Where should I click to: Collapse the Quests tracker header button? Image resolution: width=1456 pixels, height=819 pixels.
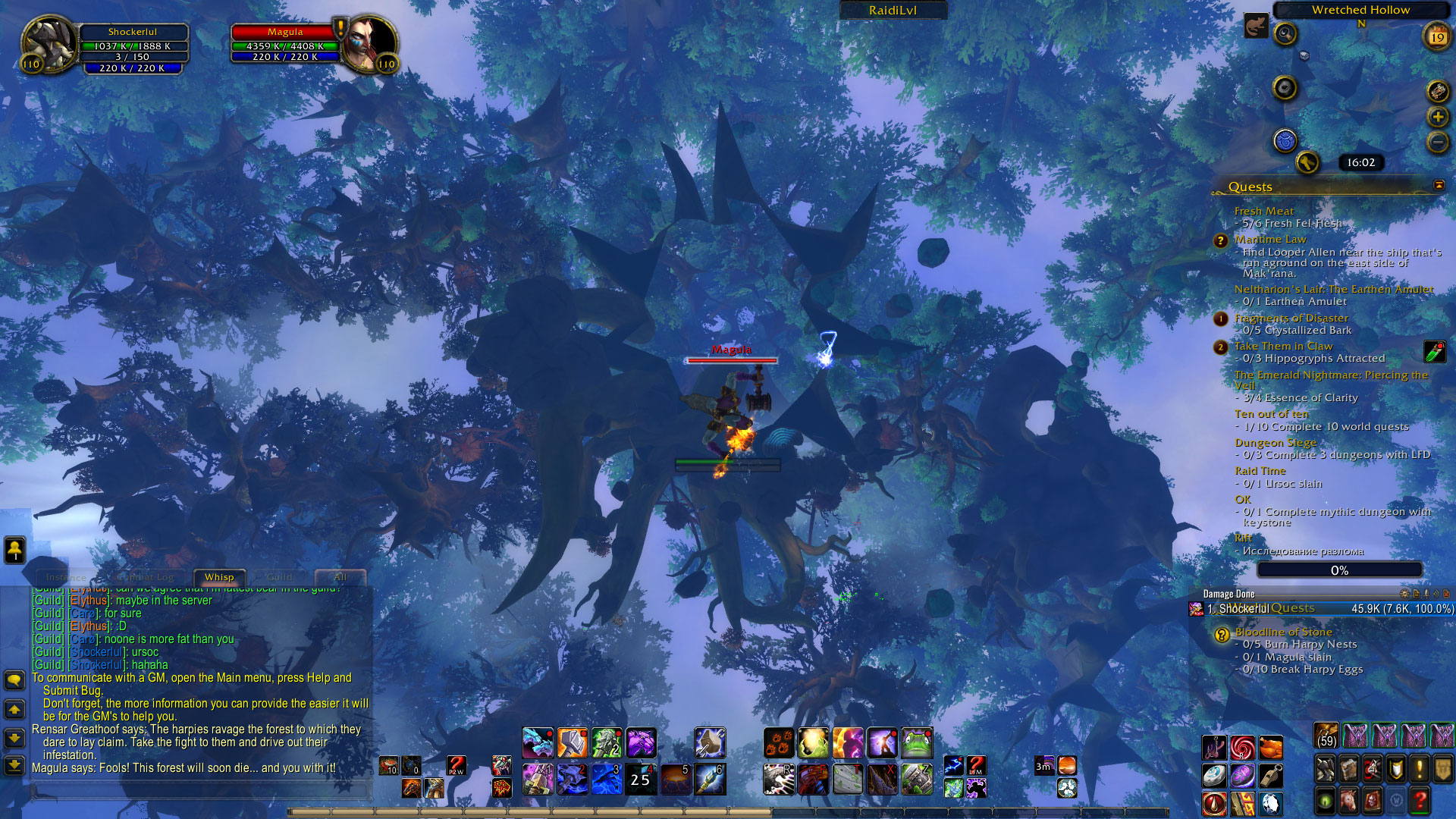click(x=1439, y=186)
